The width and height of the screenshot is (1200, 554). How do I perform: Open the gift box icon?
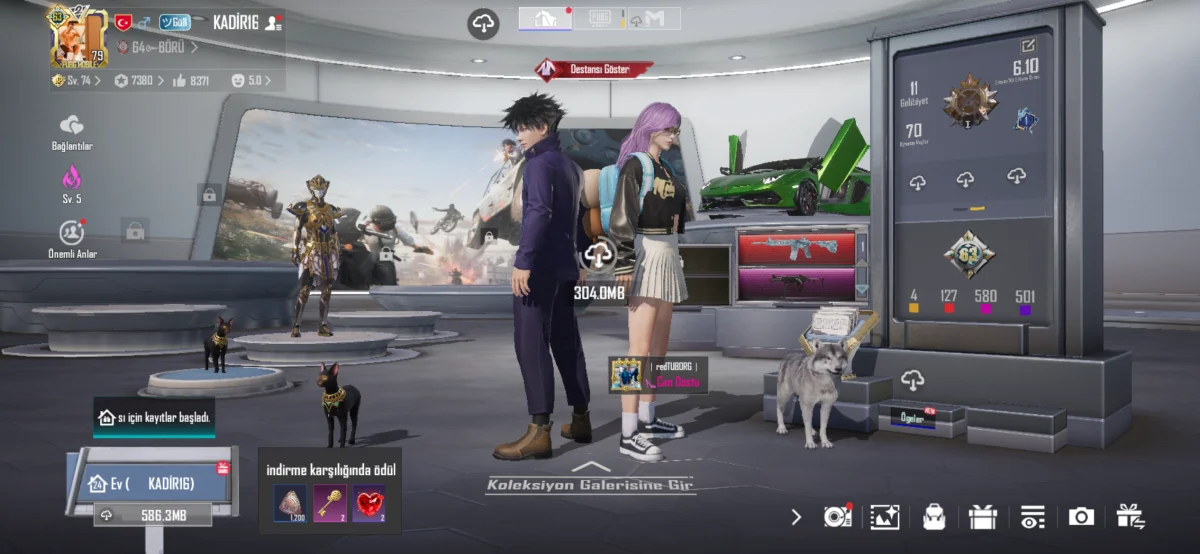(x=983, y=516)
